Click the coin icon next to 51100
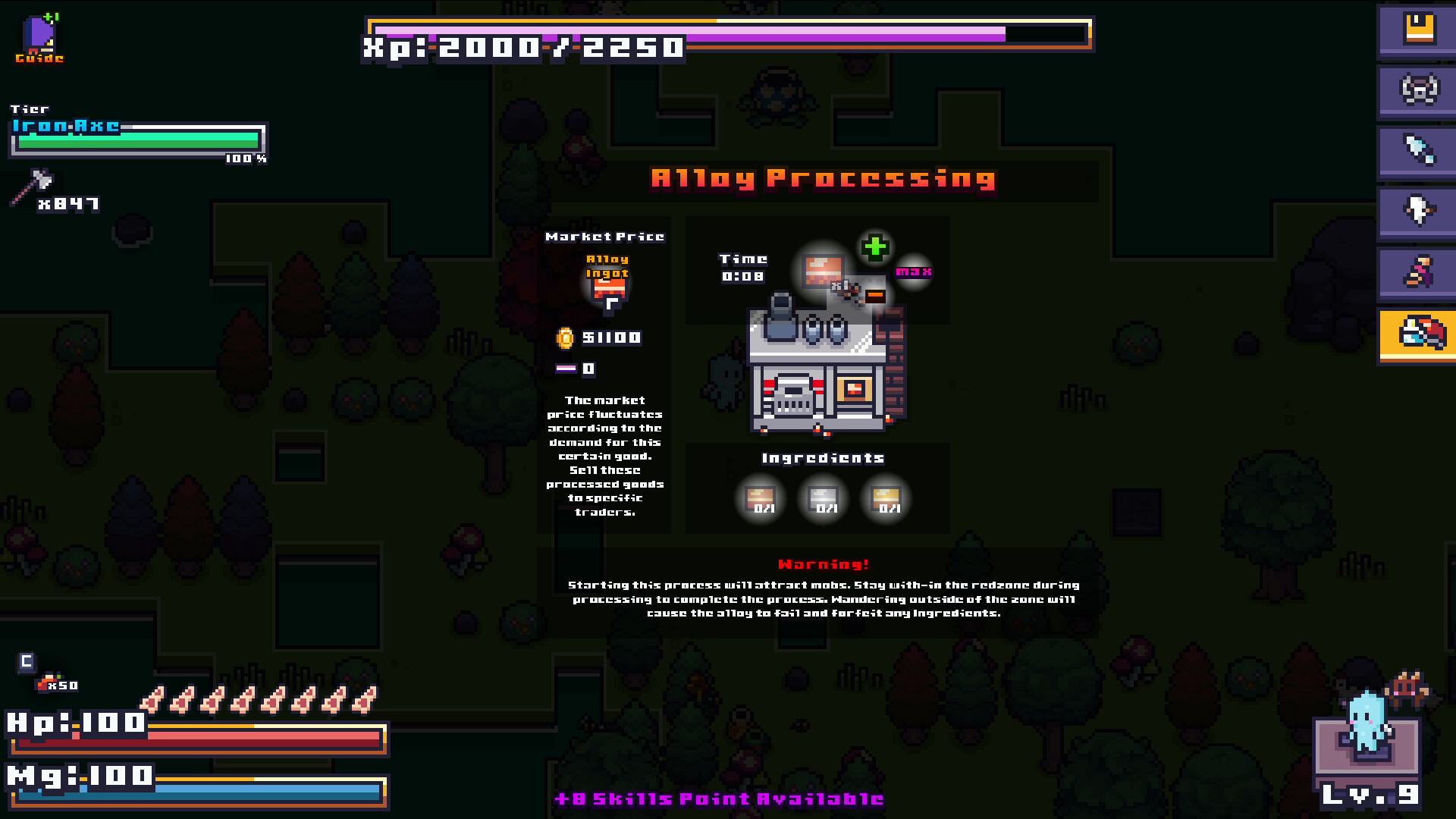This screenshot has width=1456, height=819. (564, 338)
